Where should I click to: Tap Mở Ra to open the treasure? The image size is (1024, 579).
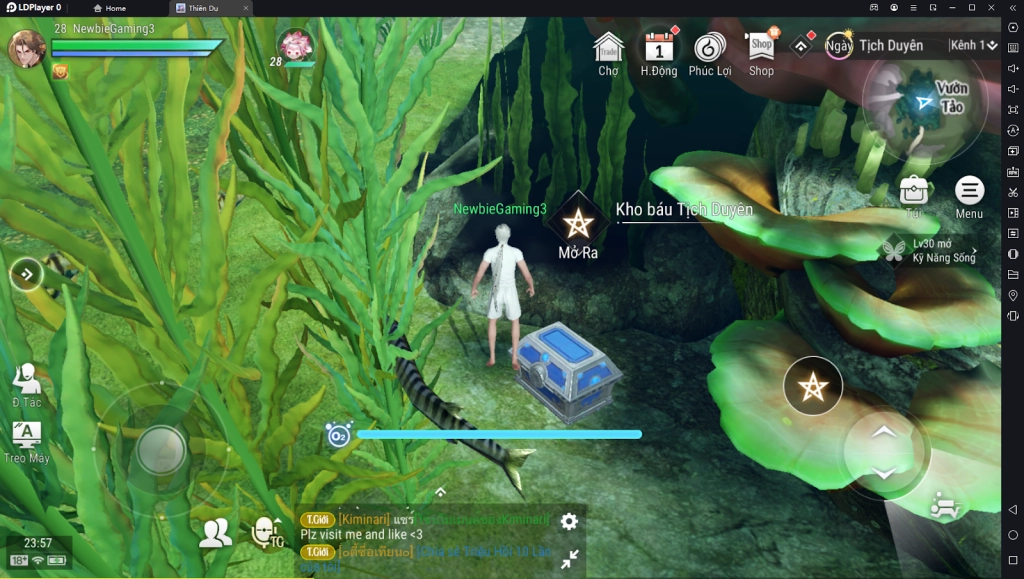point(578,226)
